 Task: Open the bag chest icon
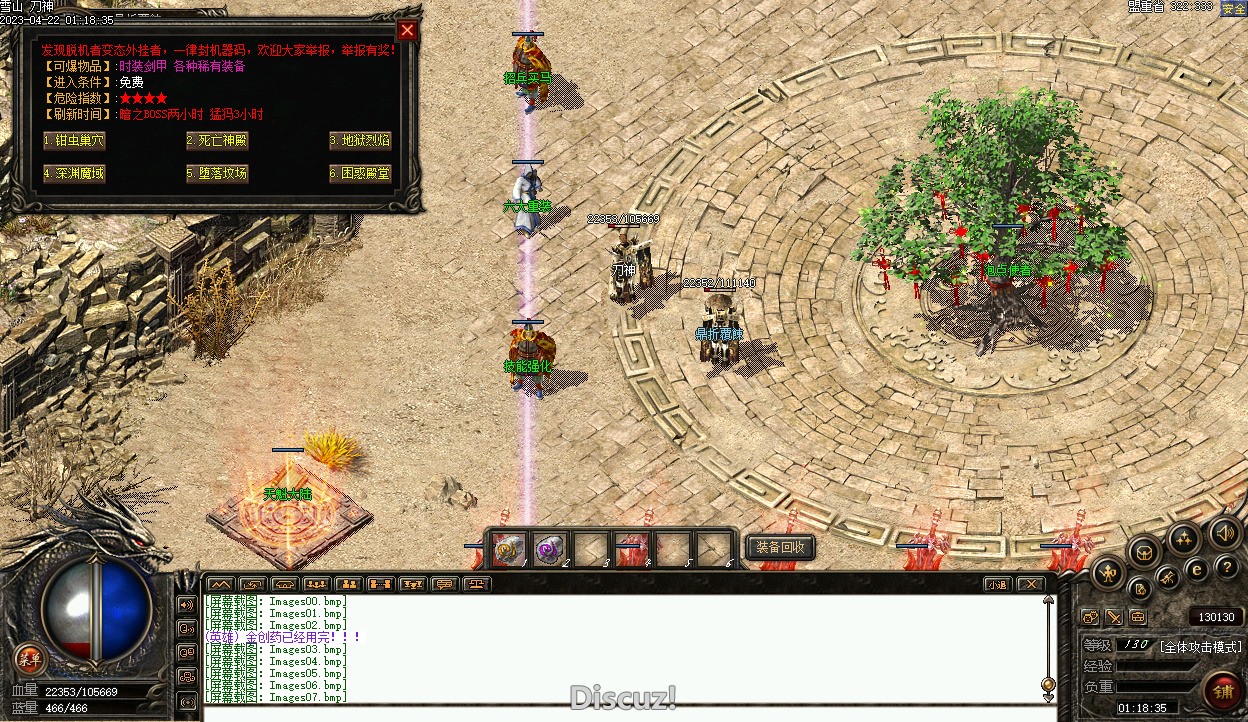(1144, 551)
